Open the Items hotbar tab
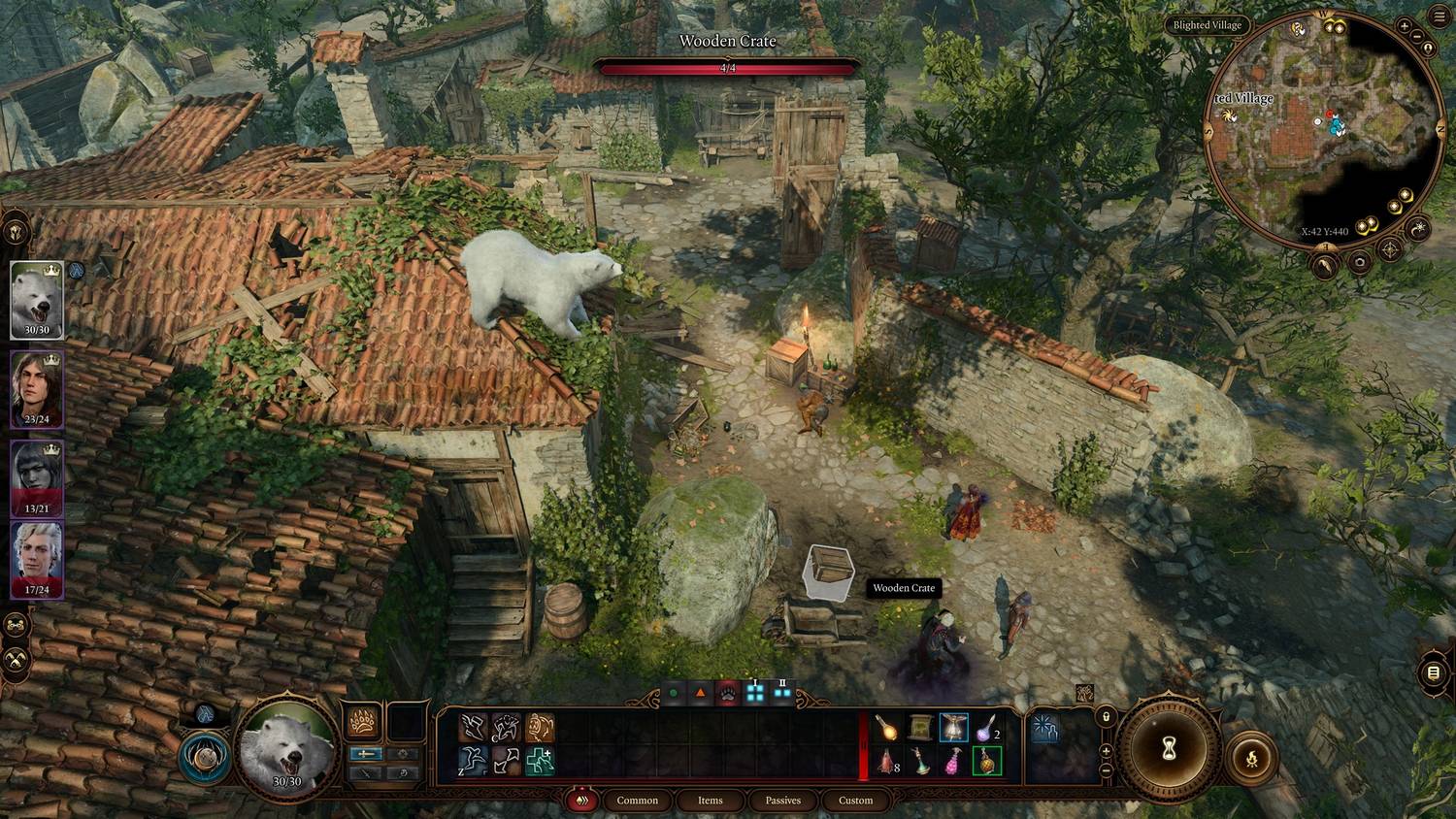The width and height of the screenshot is (1456, 819). [x=710, y=801]
